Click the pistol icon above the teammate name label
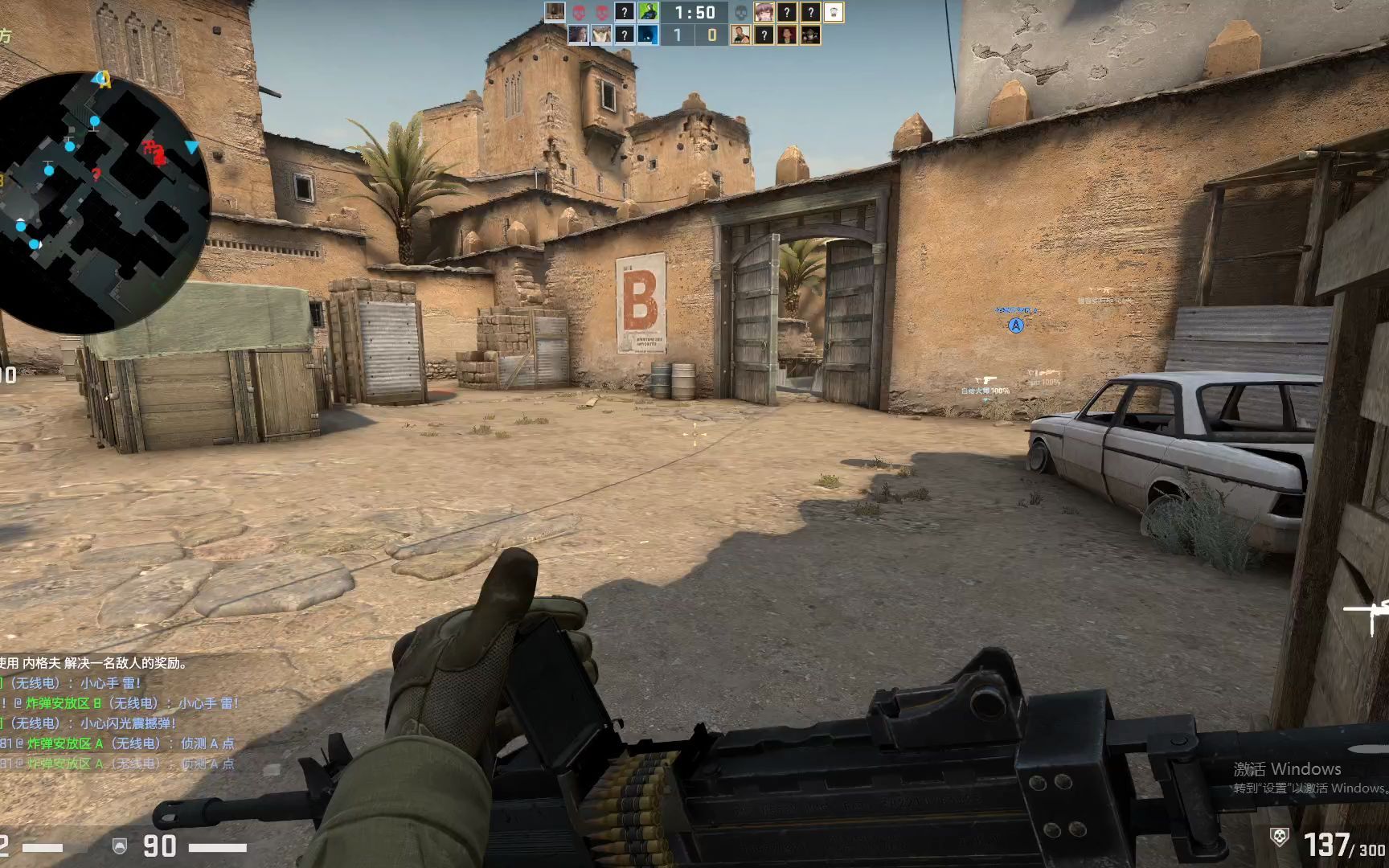 (987, 378)
